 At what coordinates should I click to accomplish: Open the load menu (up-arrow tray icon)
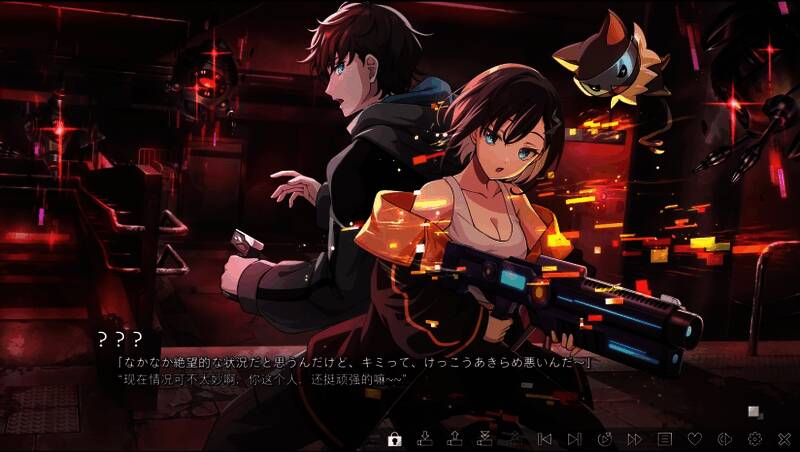tap(455, 438)
